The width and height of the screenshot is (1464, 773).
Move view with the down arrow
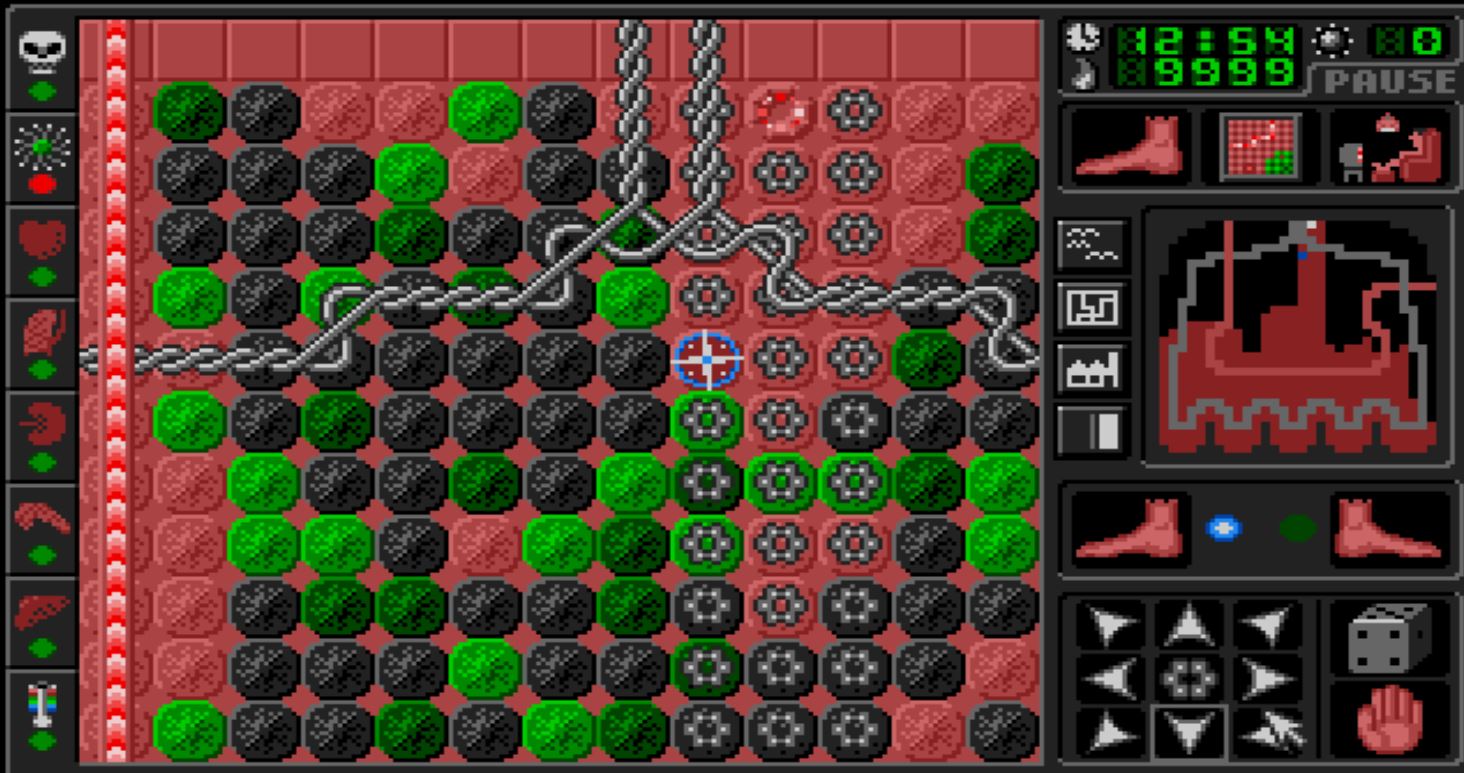1189,733
